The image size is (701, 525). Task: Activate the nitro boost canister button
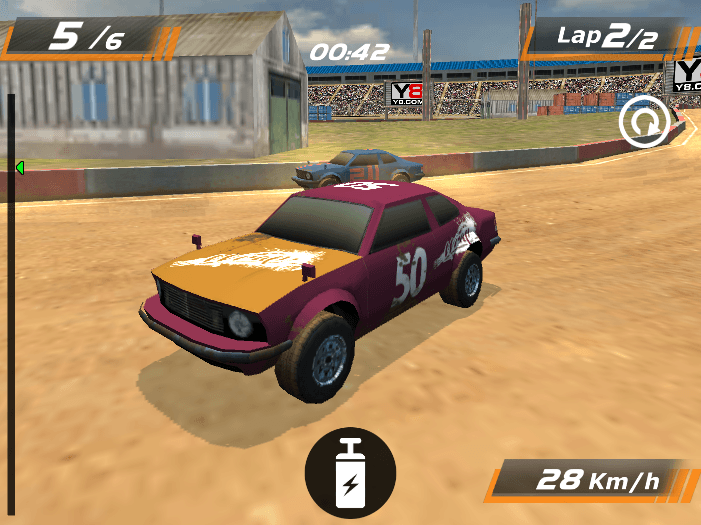[350, 473]
